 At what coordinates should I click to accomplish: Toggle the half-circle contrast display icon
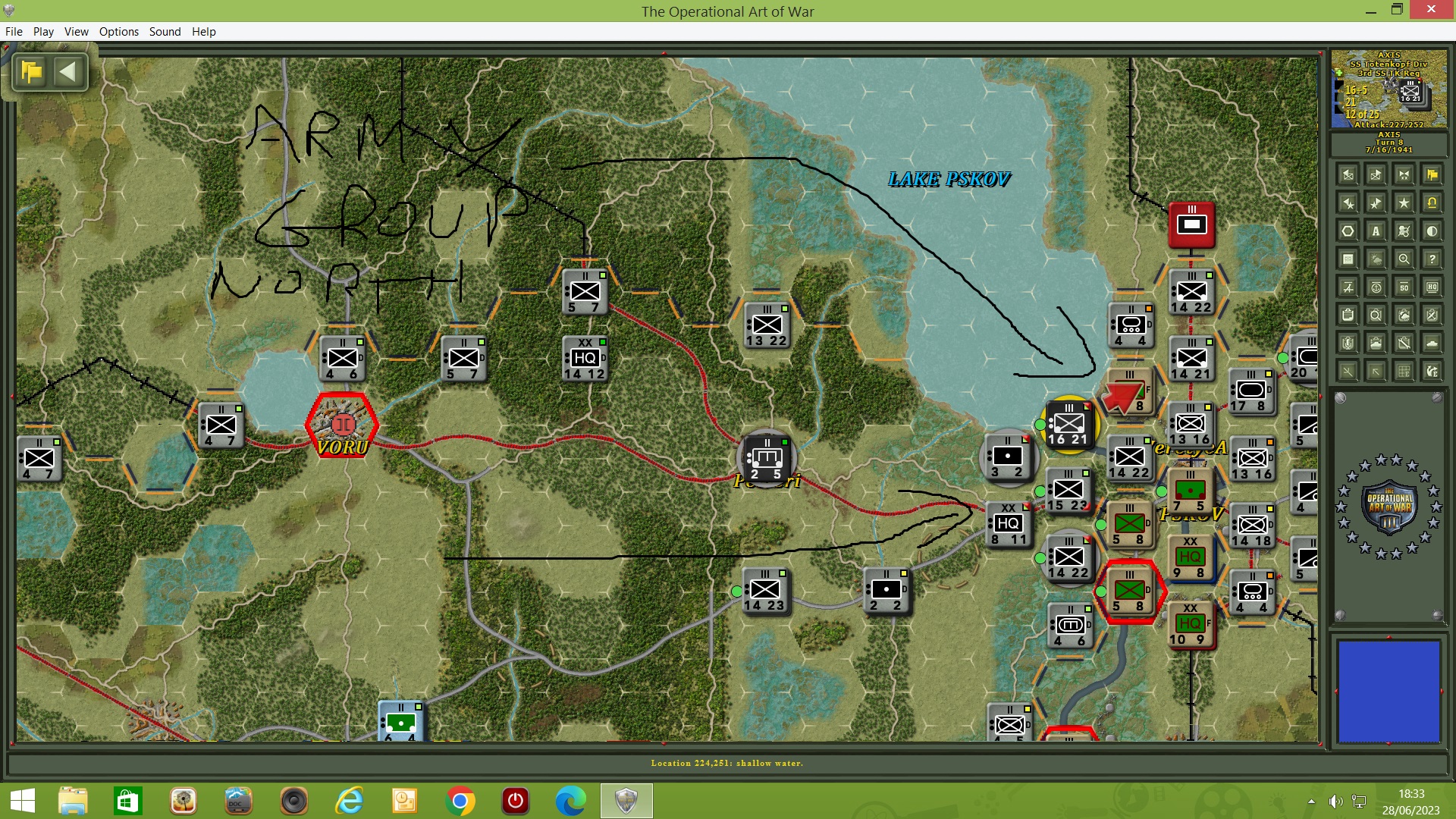pos(1432,231)
